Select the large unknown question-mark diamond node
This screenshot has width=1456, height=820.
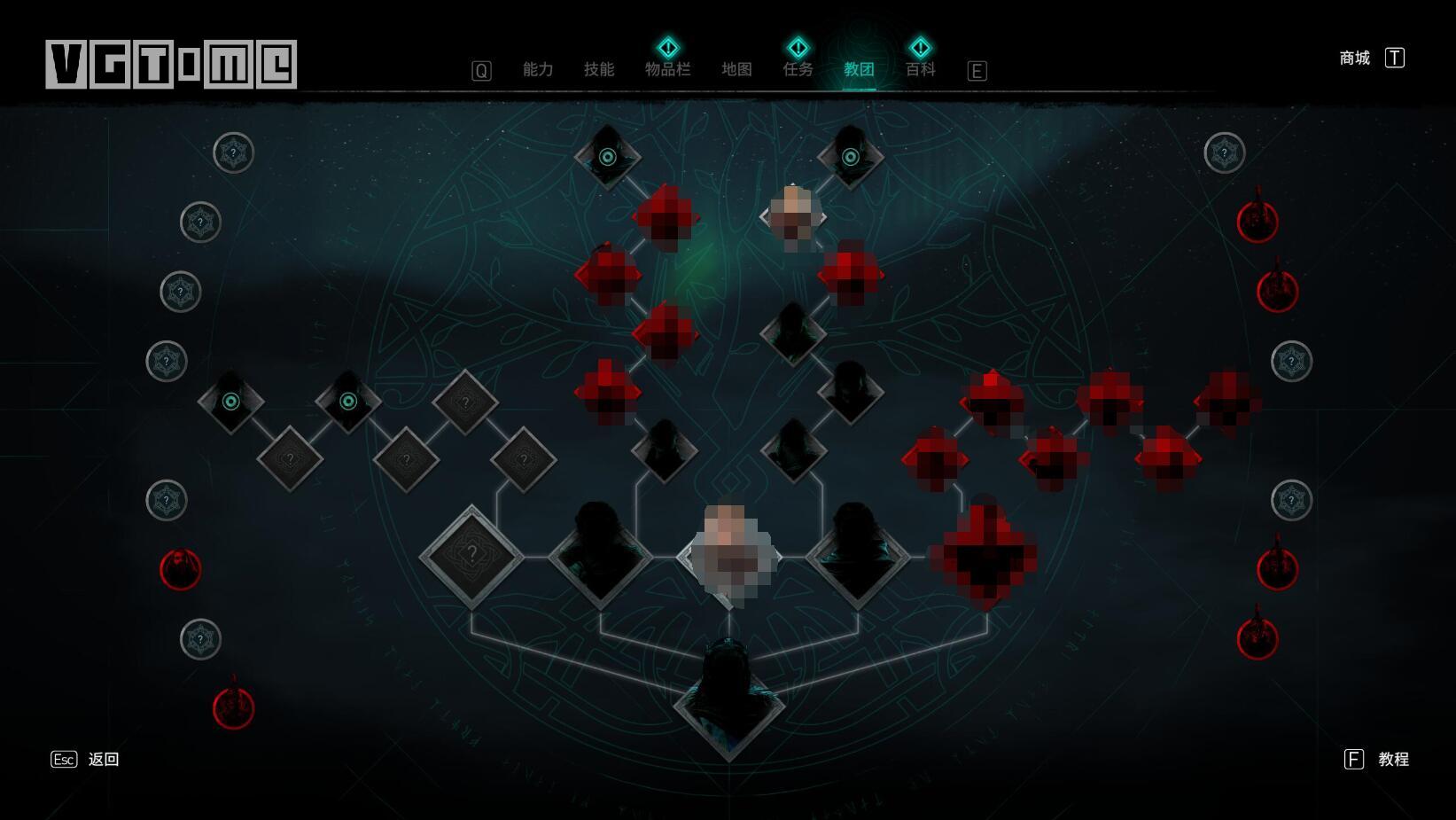[x=471, y=556]
